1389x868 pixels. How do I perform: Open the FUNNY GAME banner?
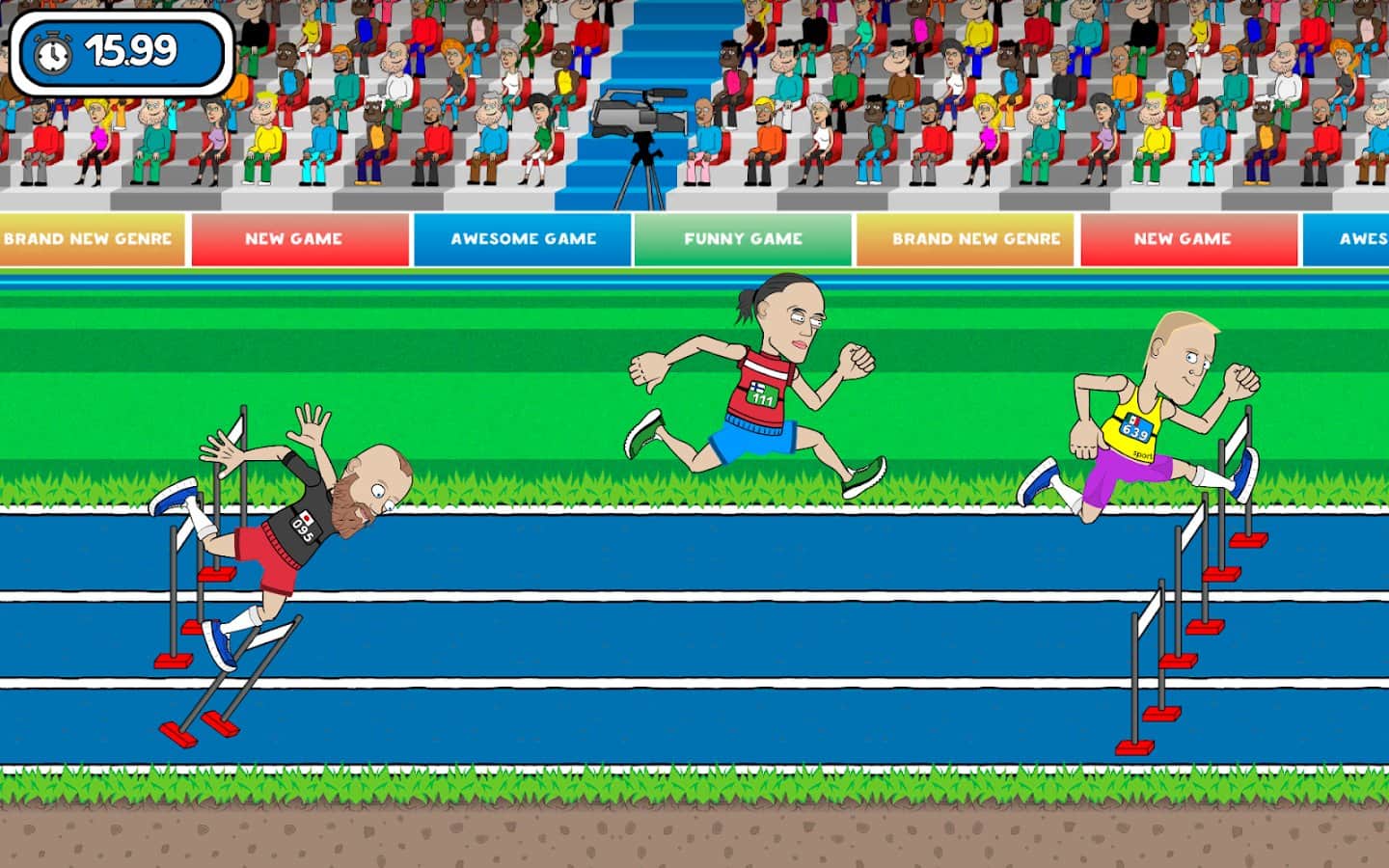tap(745, 238)
